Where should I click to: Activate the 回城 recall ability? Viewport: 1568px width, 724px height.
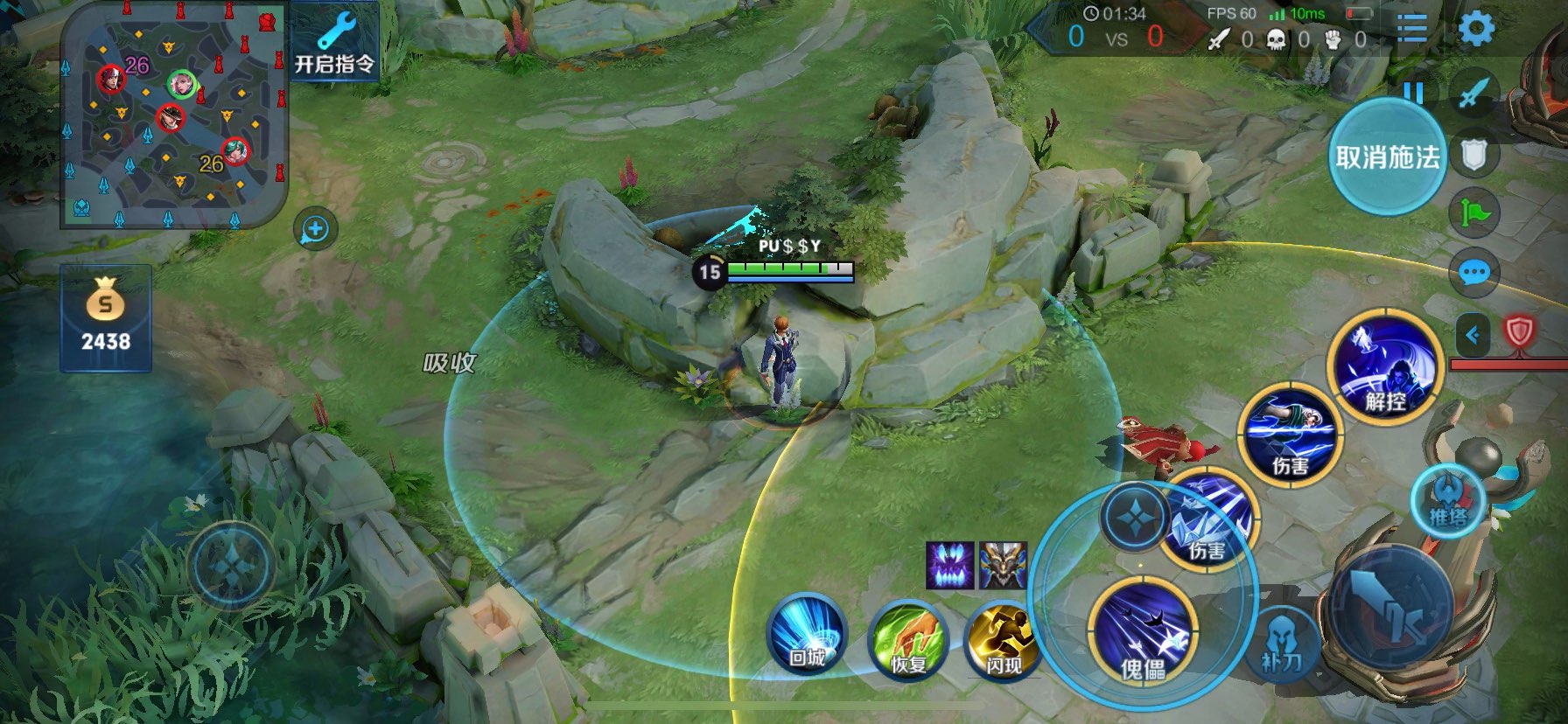click(806, 636)
